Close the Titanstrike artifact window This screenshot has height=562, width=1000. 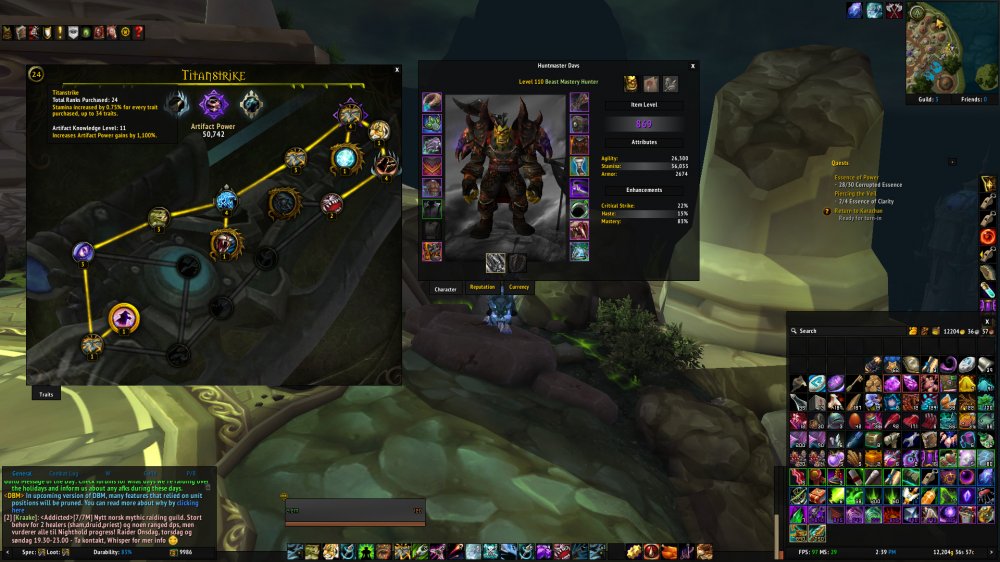coord(397,70)
